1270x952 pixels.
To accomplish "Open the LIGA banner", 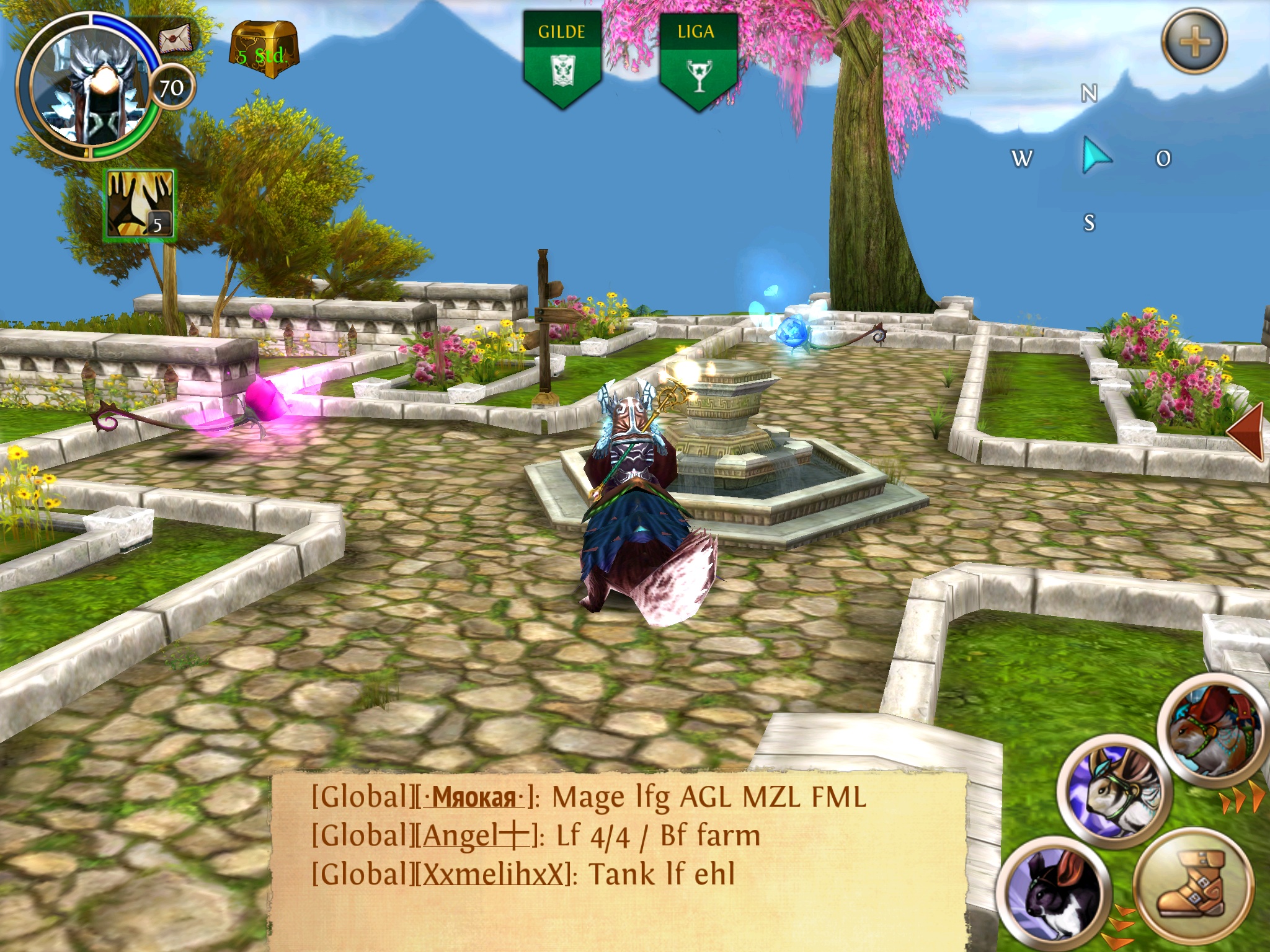I will click(x=697, y=59).
